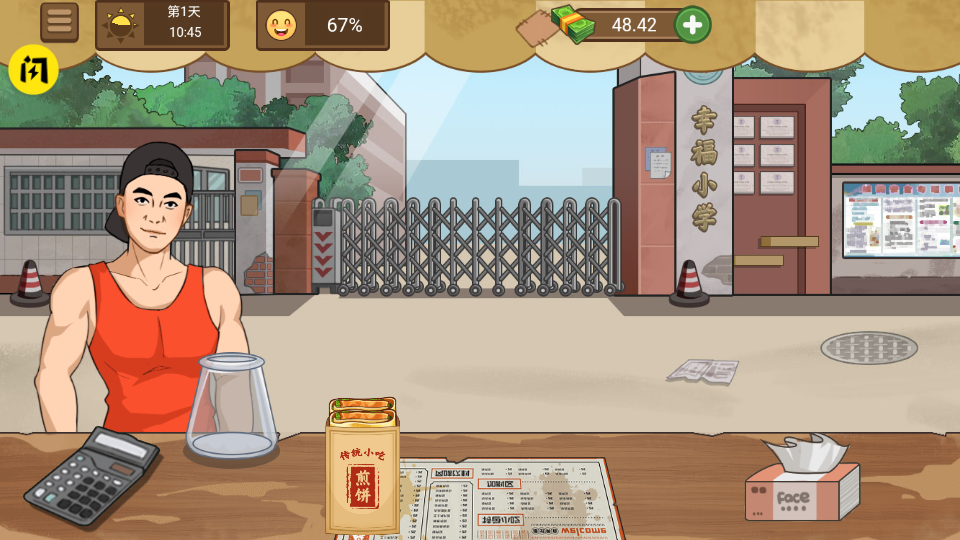Open the calculator on the counter

91,476
